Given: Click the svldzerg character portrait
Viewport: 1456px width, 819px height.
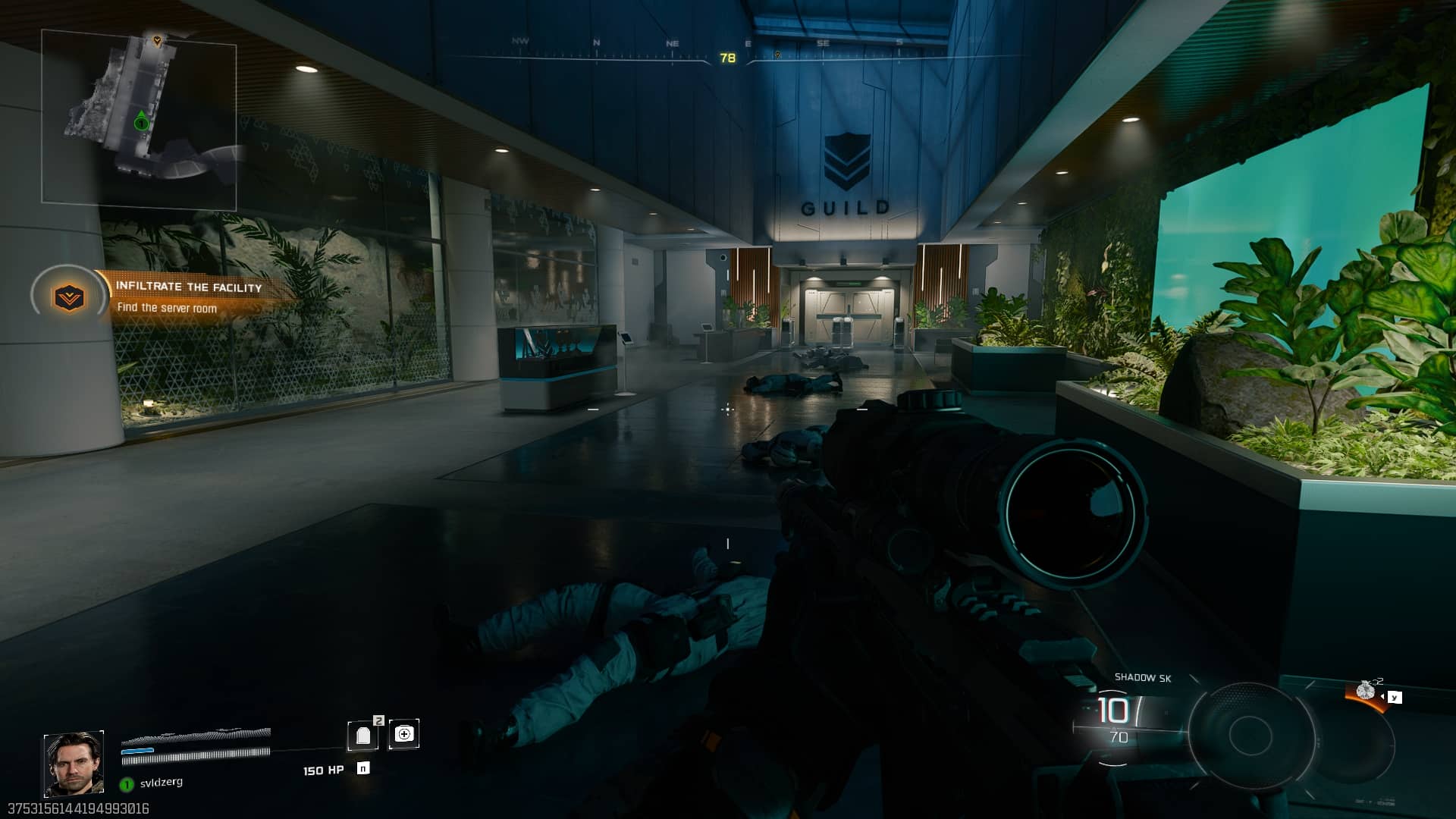Looking at the screenshot, I should click(x=74, y=763).
